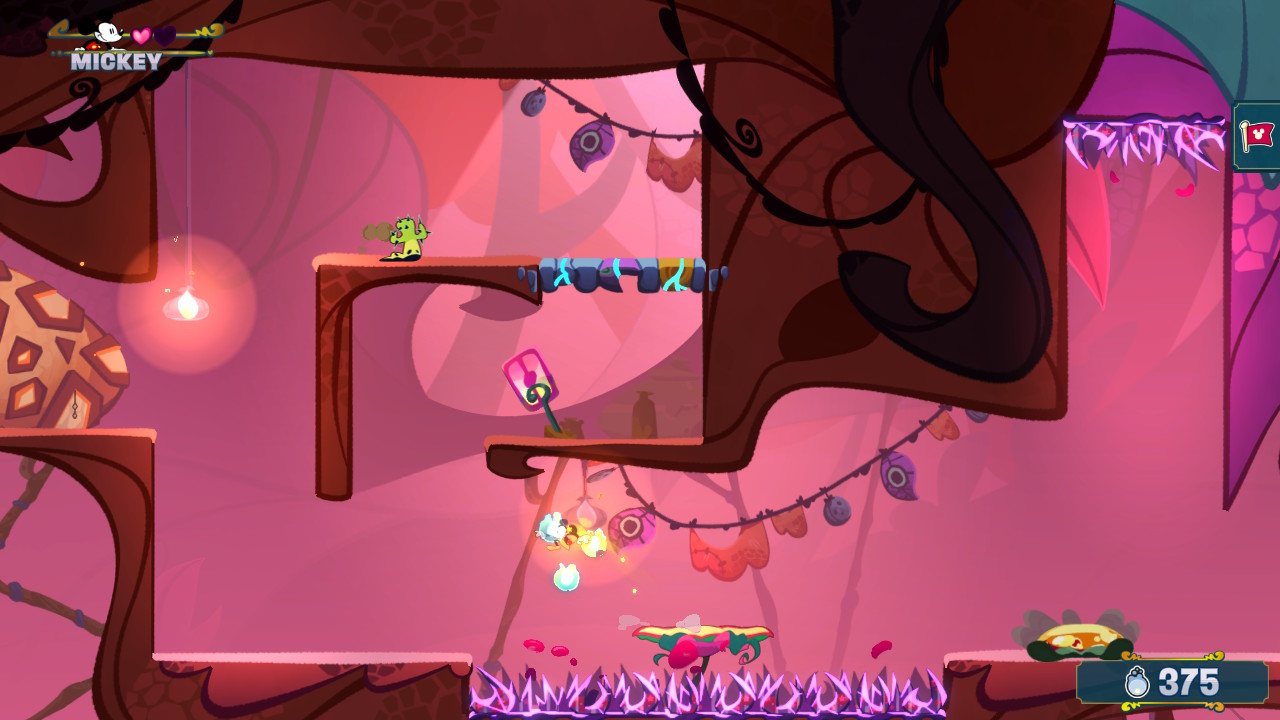Click the Mickey portrait in the health bar

pyautogui.click(x=100, y=32)
